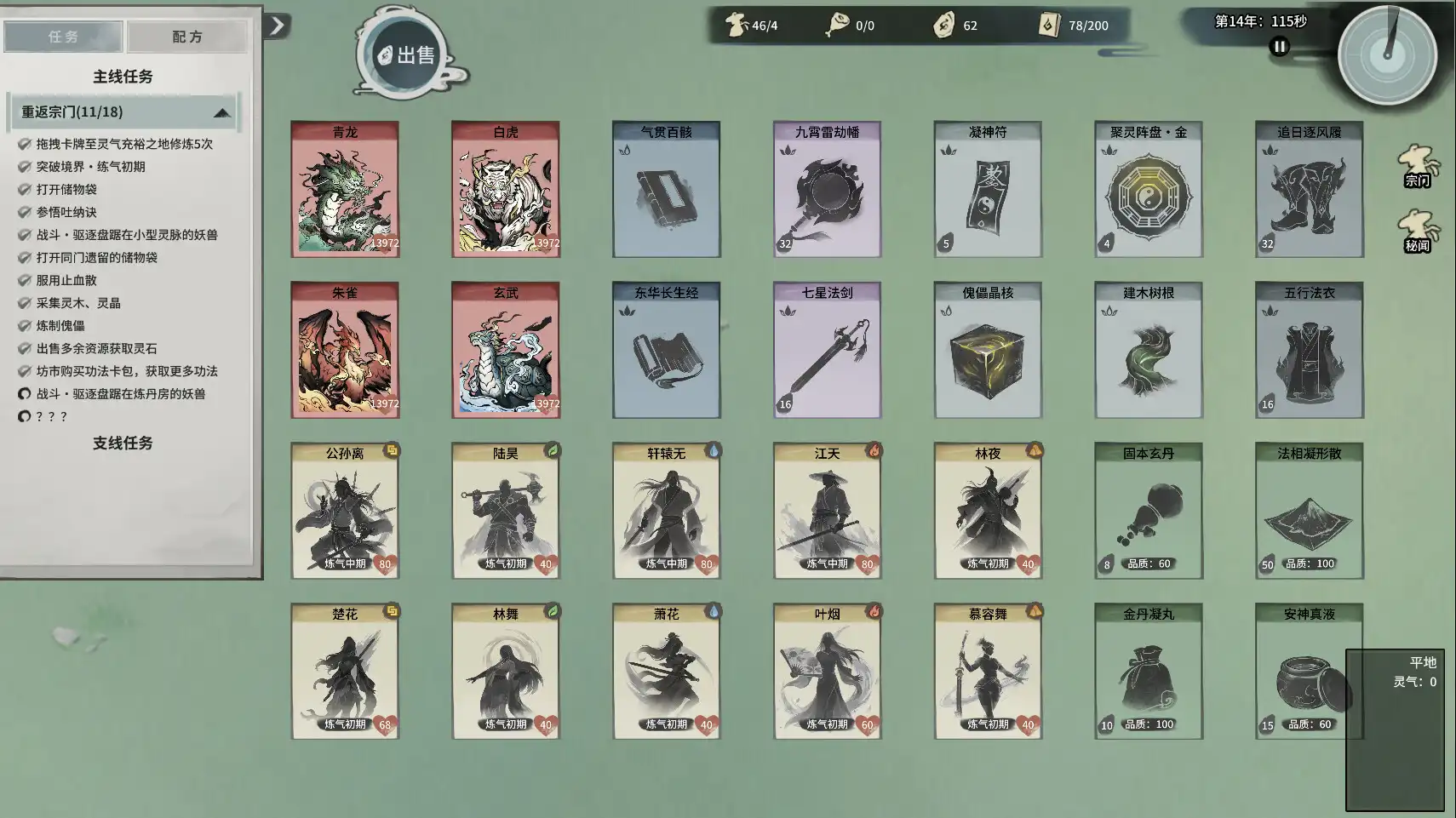
Task: Click the 聚灵阵盘·金 bagua array card
Action: coord(1149,189)
